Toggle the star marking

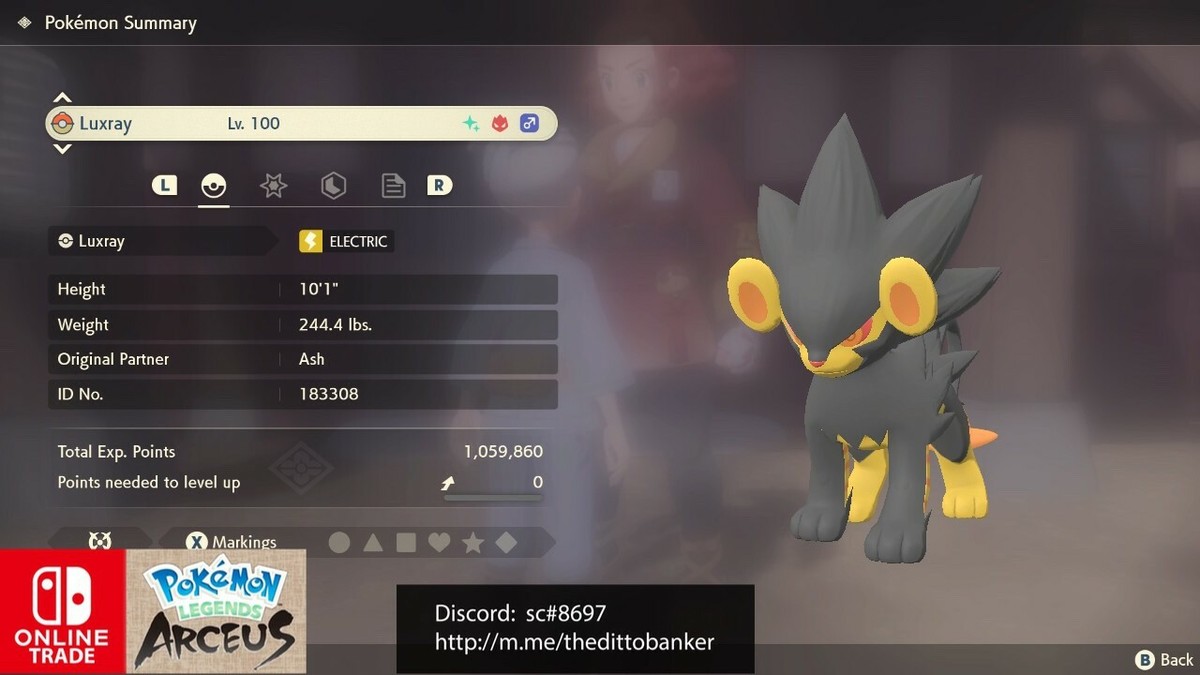pos(473,542)
